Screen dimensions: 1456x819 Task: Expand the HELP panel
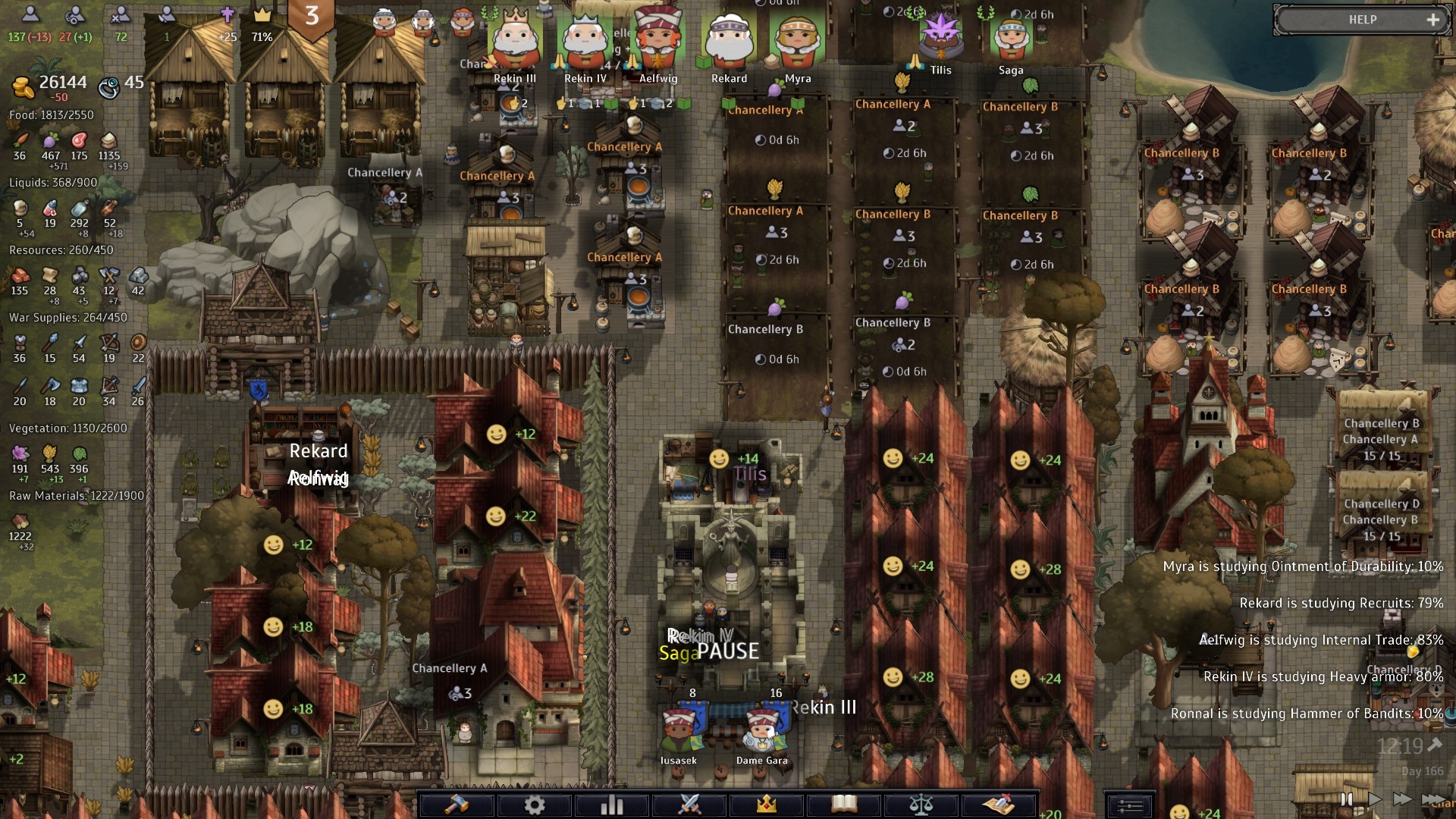(1432, 20)
